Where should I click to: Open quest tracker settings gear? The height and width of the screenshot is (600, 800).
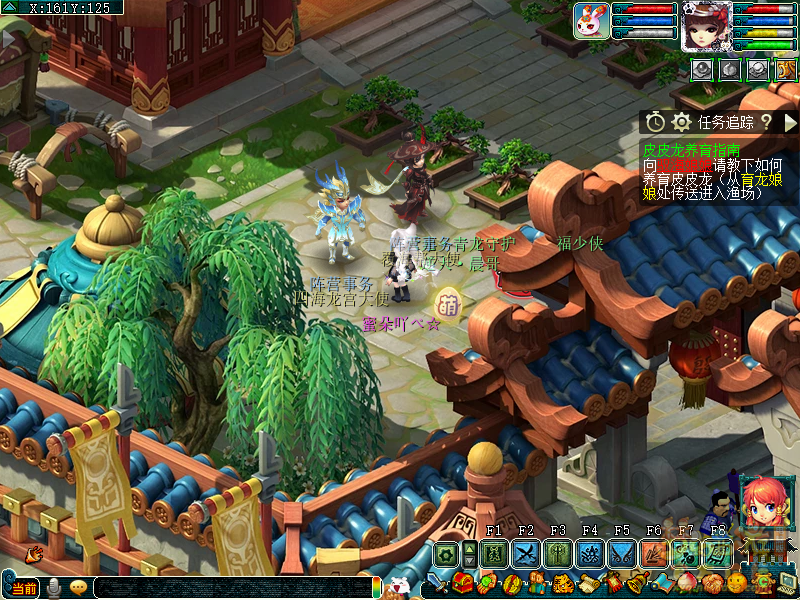pos(682,122)
